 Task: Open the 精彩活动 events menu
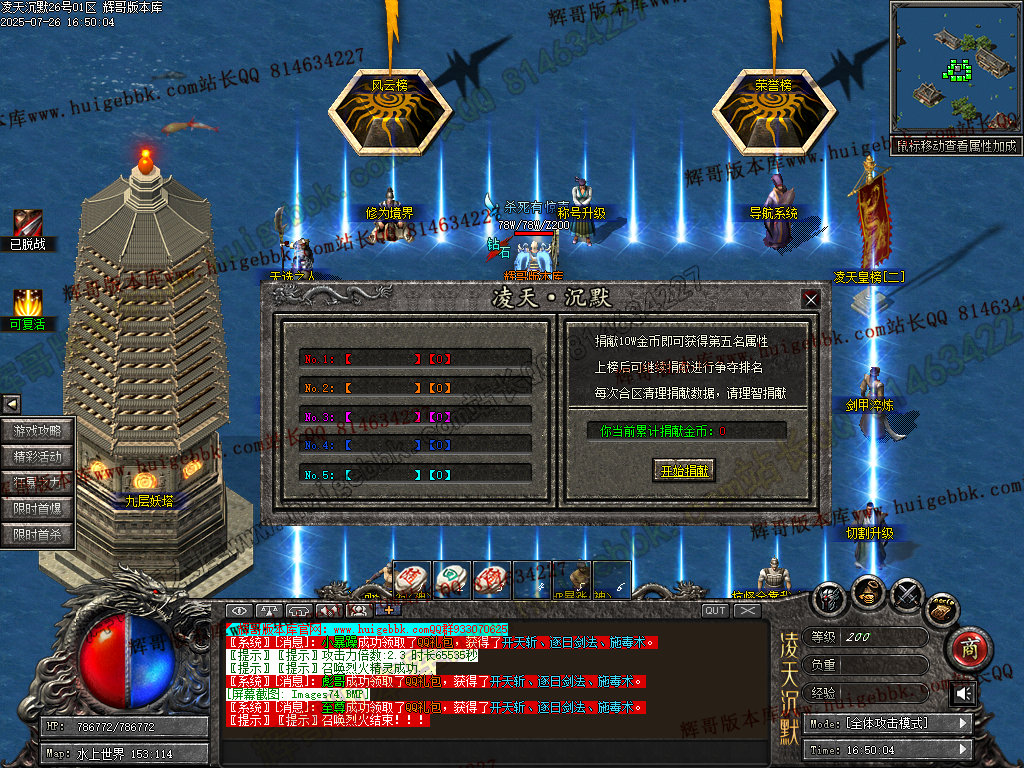pyautogui.click(x=38, y=457)
